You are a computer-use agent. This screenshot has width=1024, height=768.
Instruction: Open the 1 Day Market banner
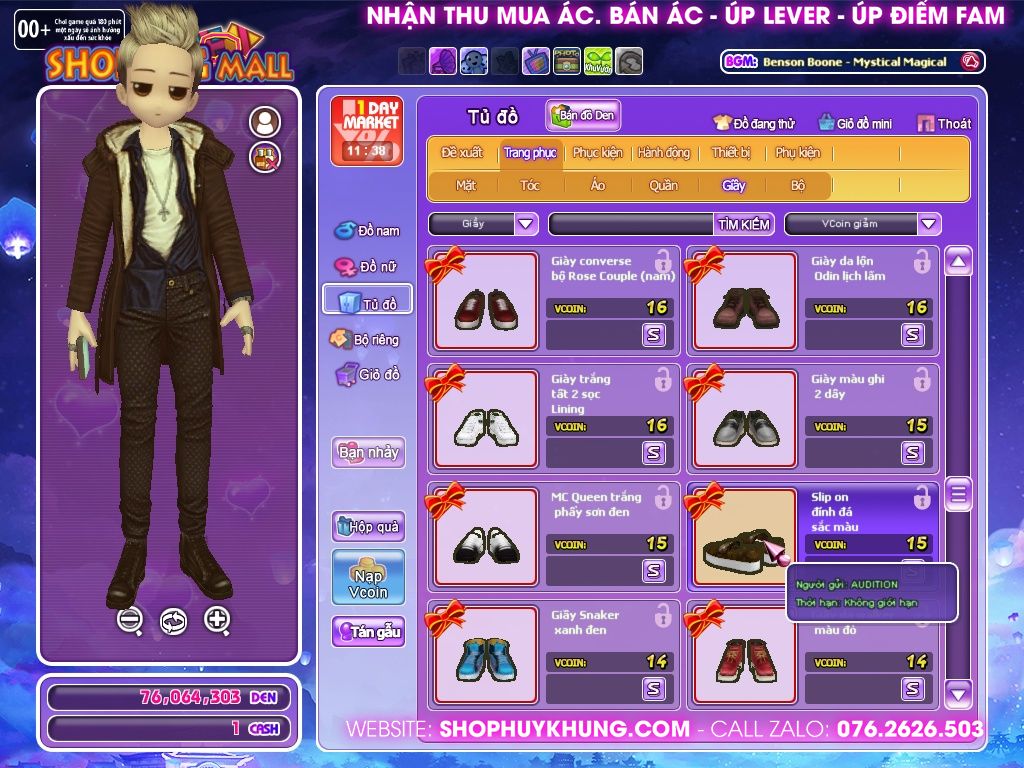pos(366,131)
